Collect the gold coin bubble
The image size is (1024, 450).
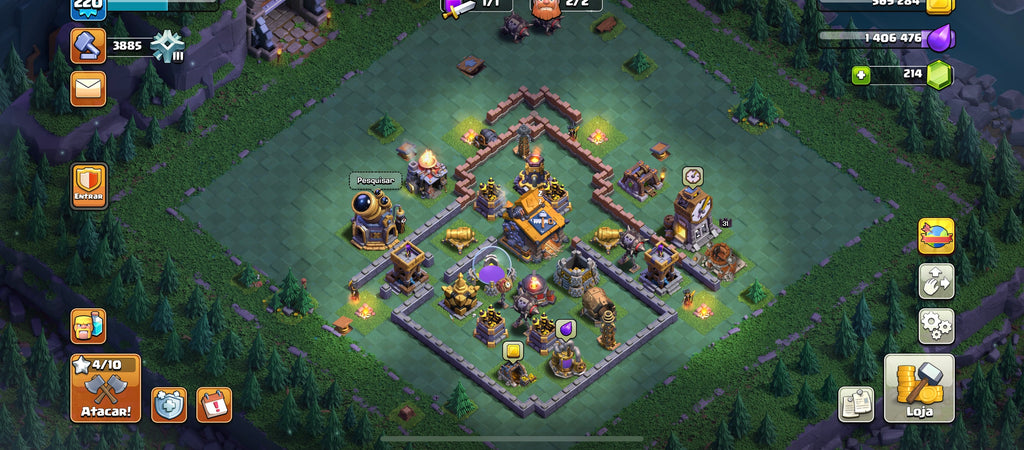coord(513,351)
